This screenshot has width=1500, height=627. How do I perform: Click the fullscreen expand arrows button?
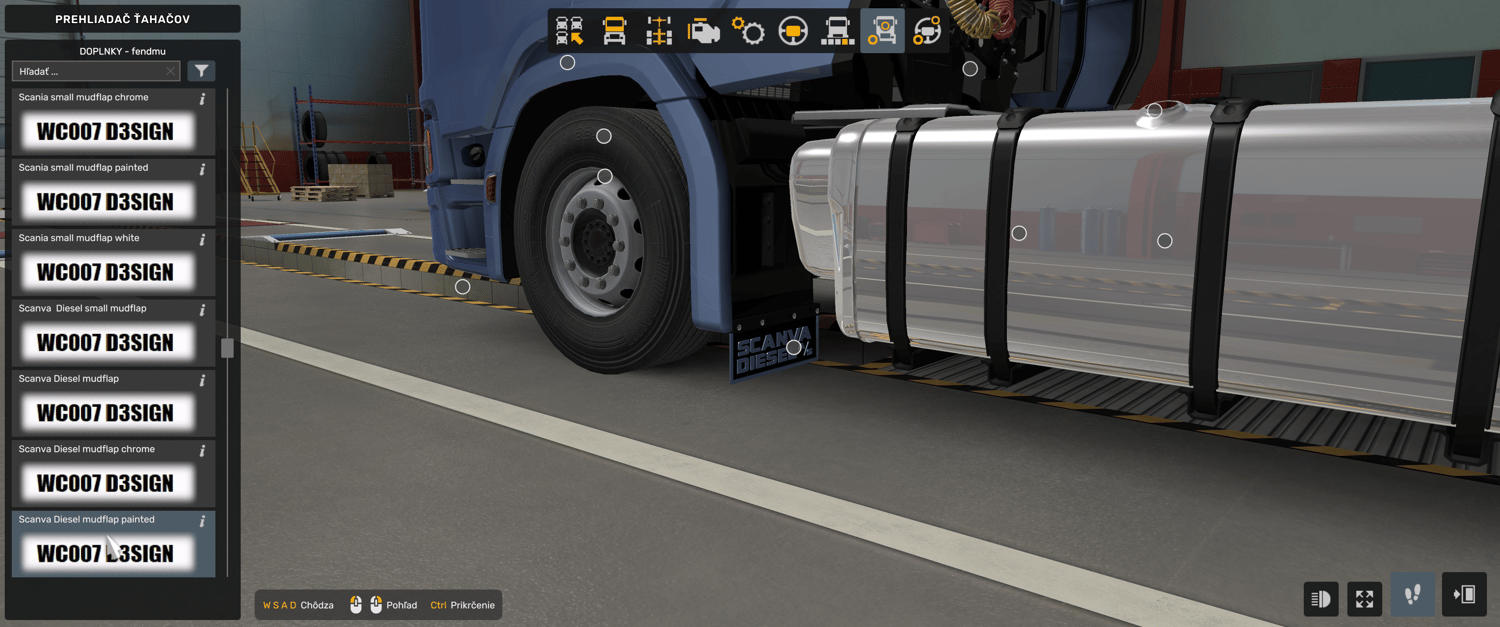click(1364, 599)
